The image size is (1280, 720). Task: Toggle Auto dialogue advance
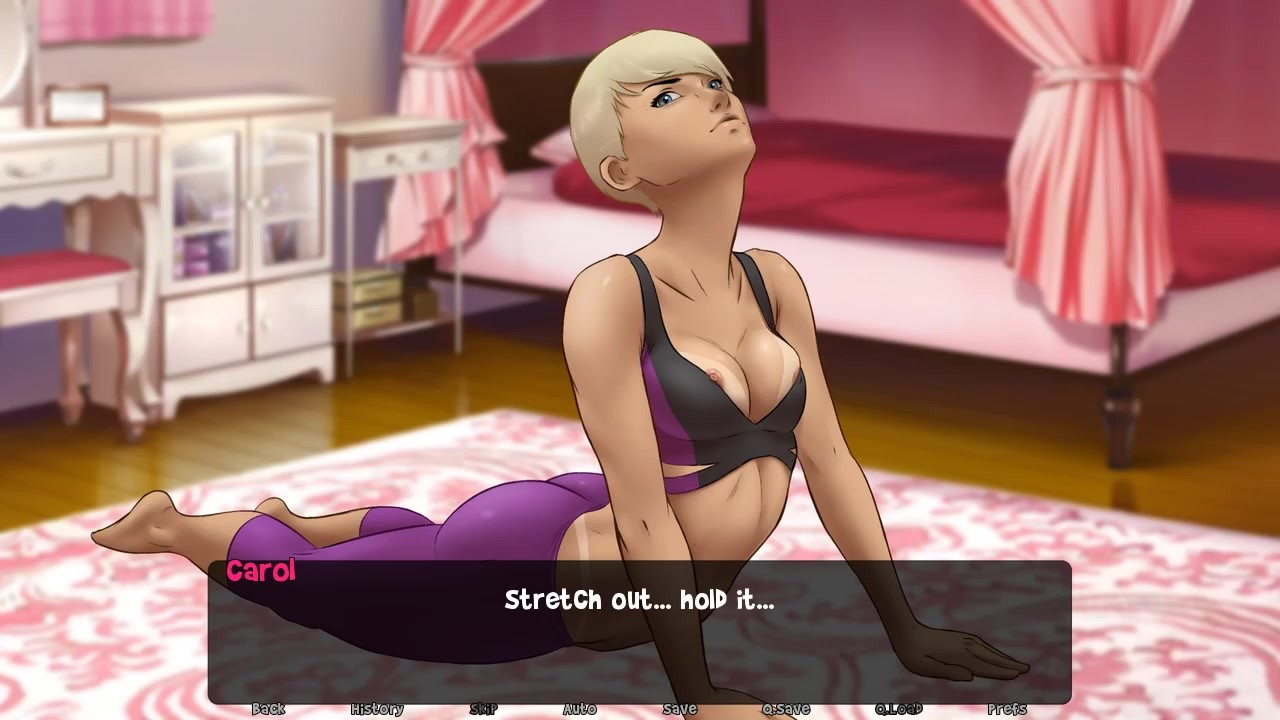point(579,709)
